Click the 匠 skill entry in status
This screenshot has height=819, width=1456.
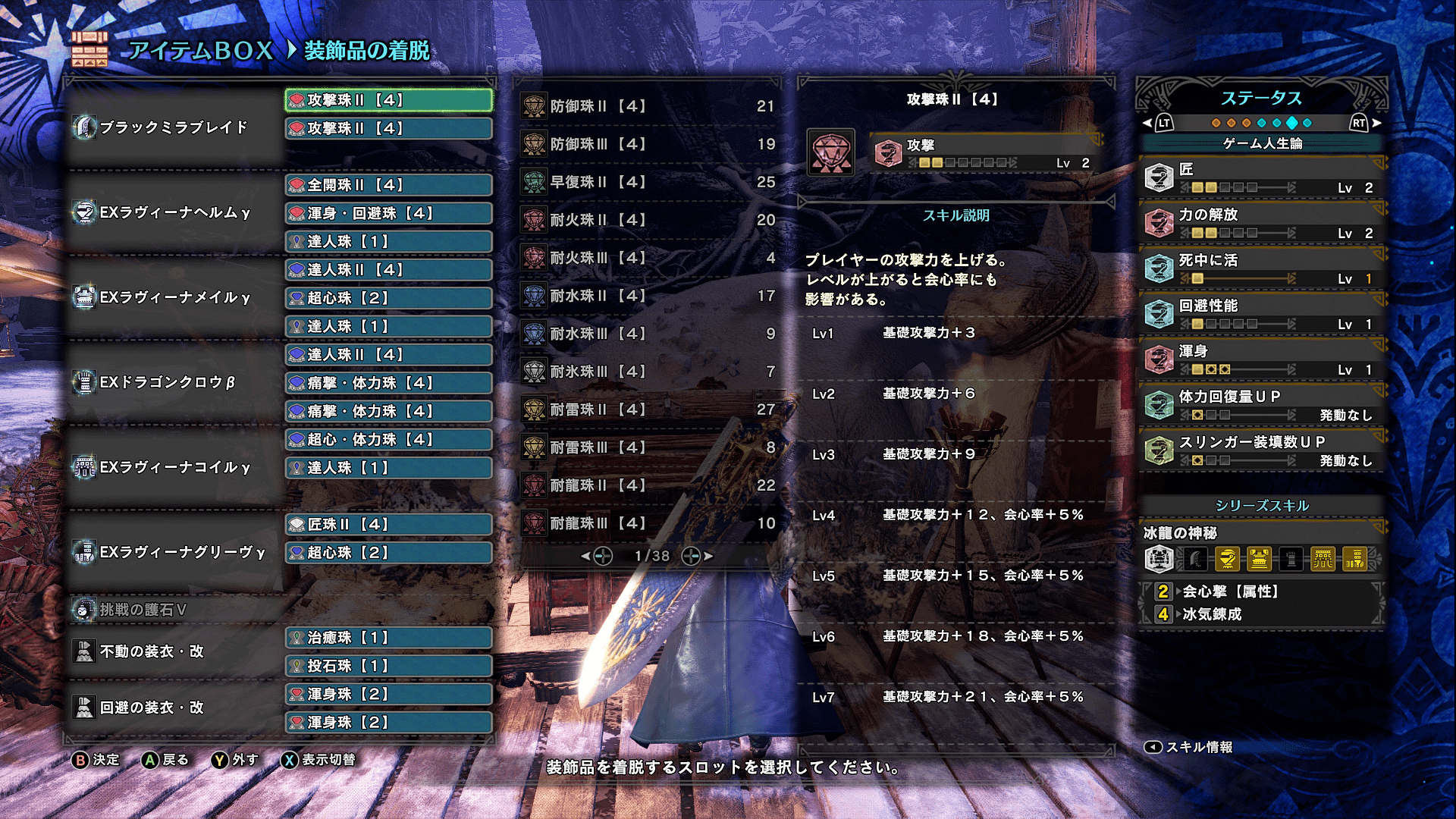click(x=1262, y=177)
